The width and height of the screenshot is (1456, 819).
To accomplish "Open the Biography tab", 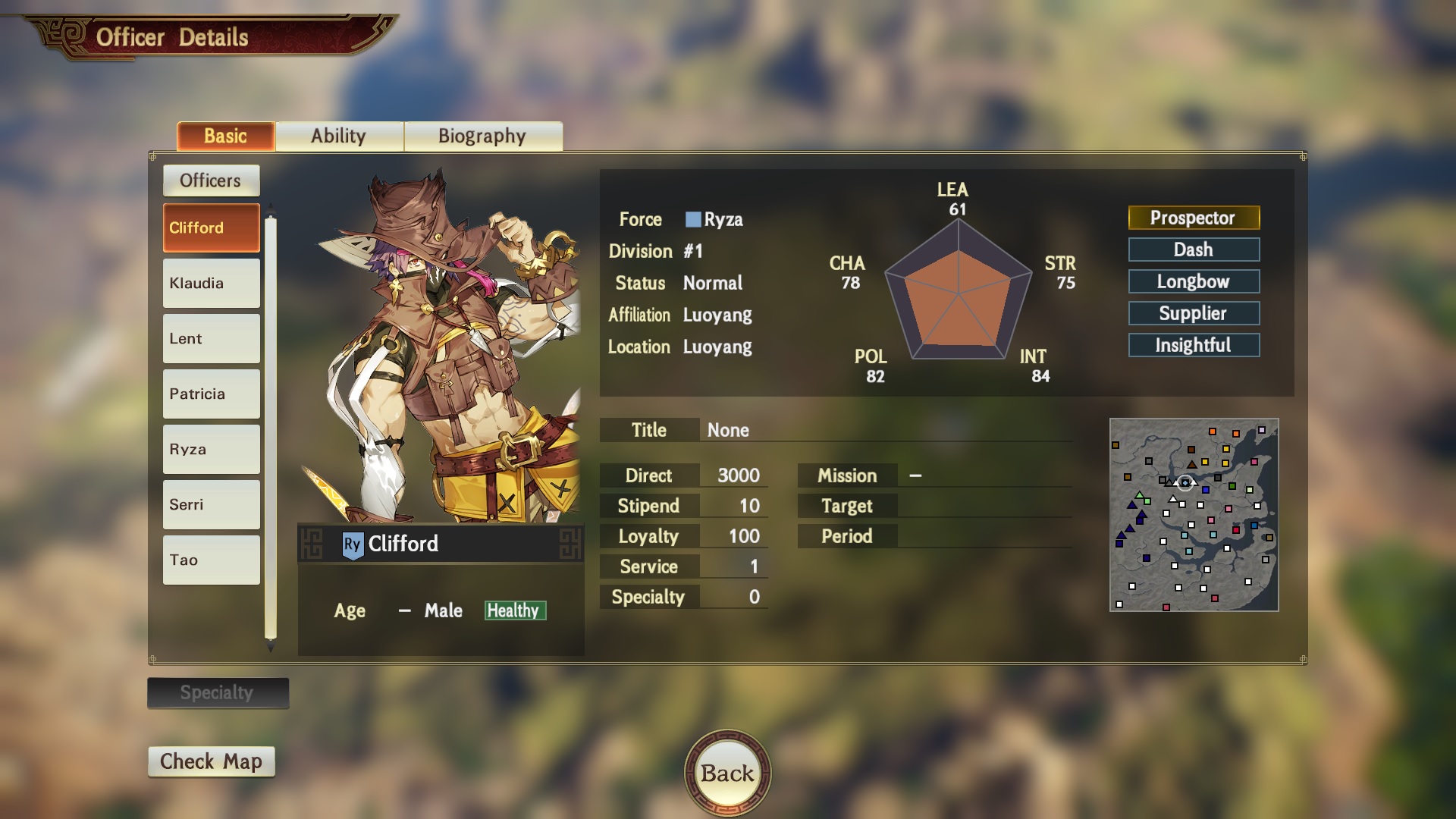I will (x=482, y=136).
